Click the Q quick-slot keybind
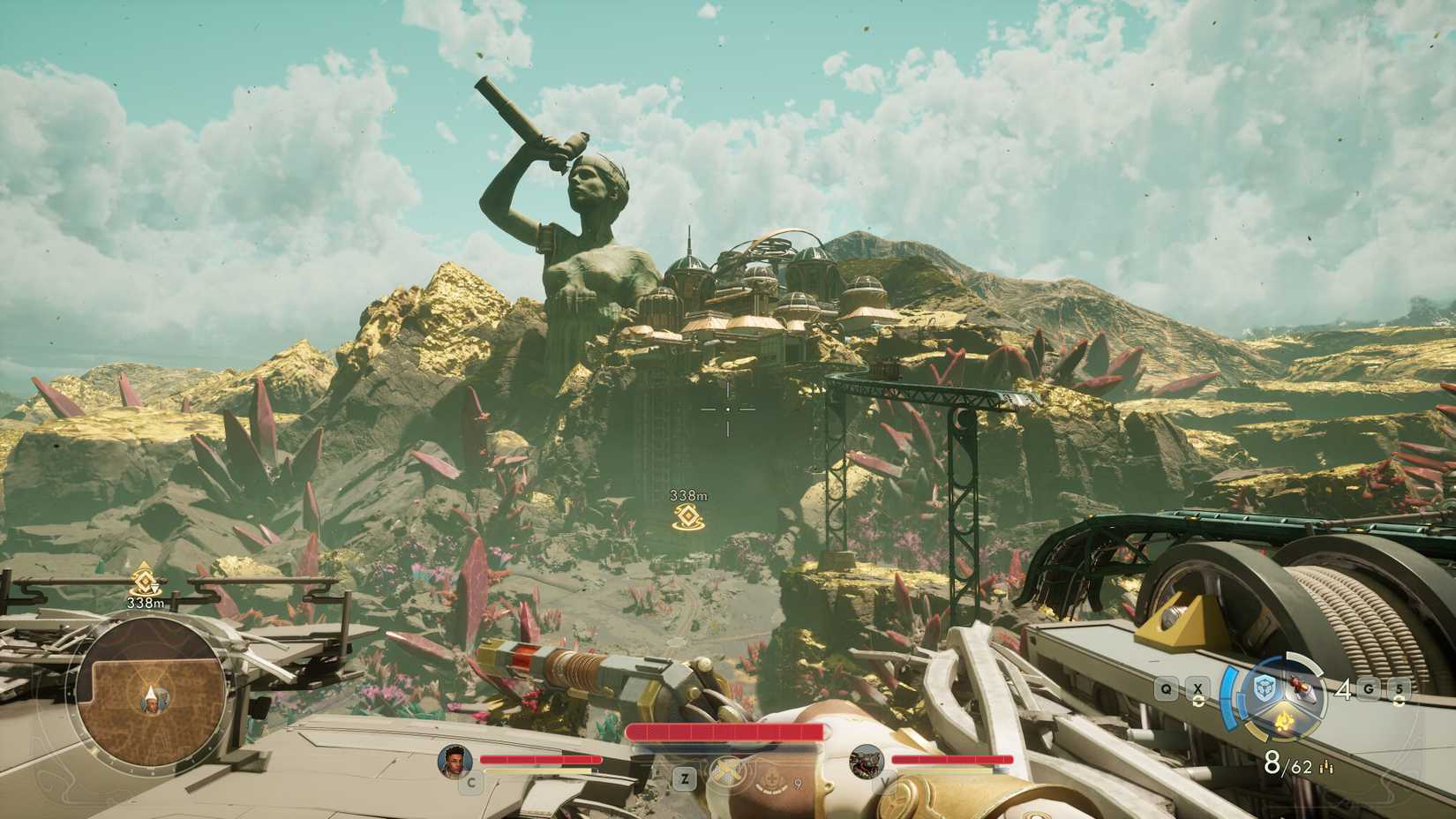This screenshot has height=819, width=1456. (1166, 688)
